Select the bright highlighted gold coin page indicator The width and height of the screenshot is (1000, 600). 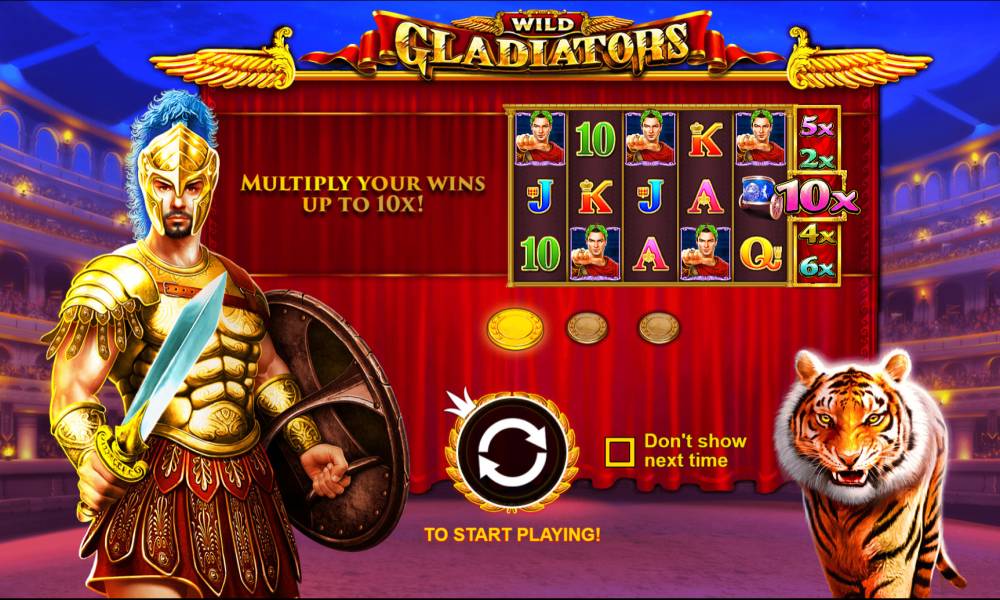pos(515,328)
